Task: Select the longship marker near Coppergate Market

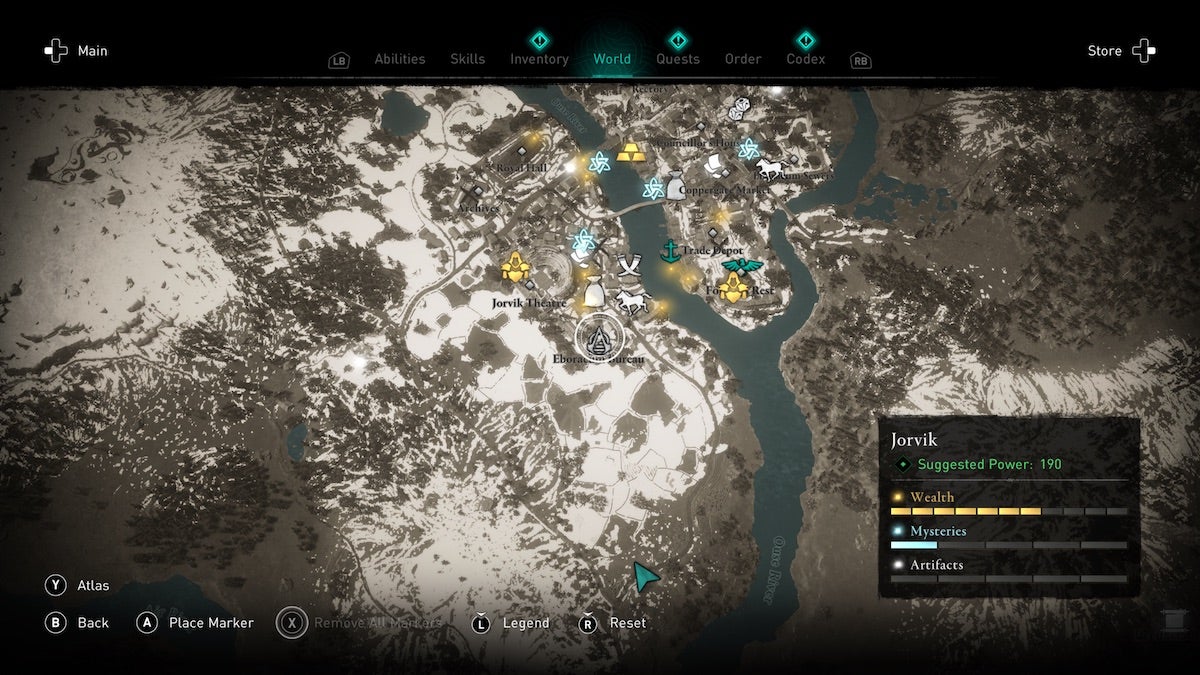Action: click(714, 163)
